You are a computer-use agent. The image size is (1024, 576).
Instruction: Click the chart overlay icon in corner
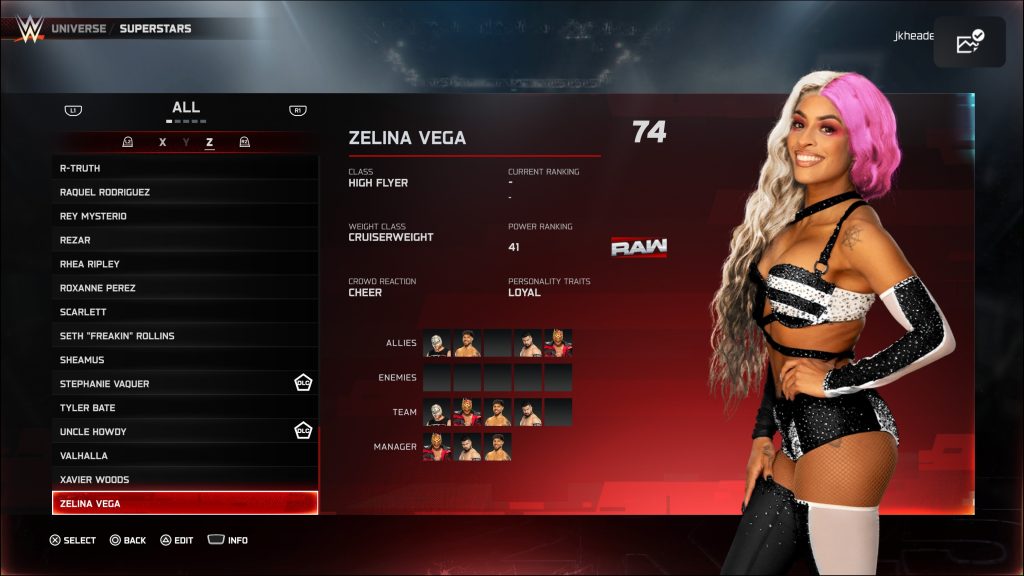point(969,42)
